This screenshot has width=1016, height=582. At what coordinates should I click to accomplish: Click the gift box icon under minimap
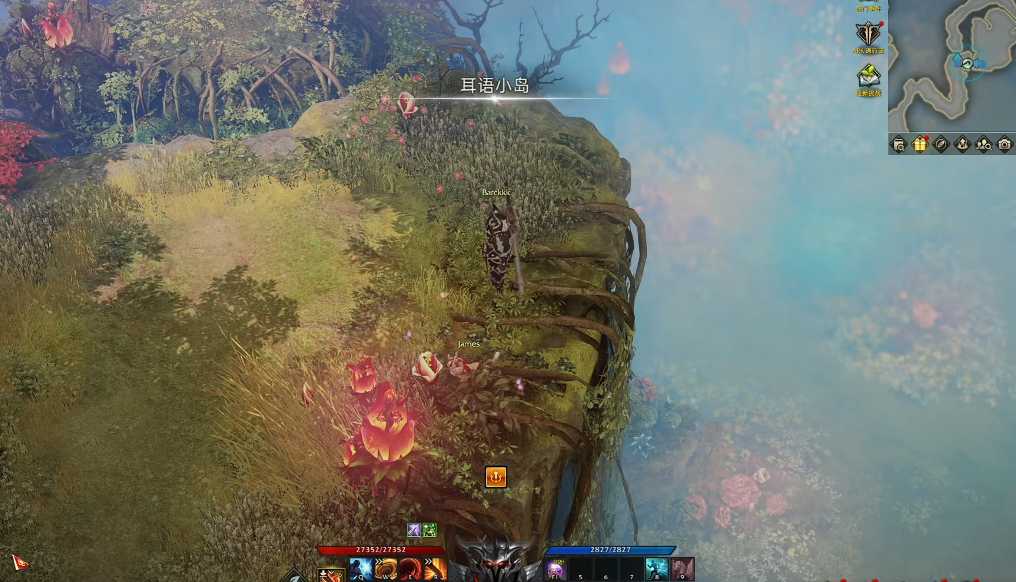920,144
